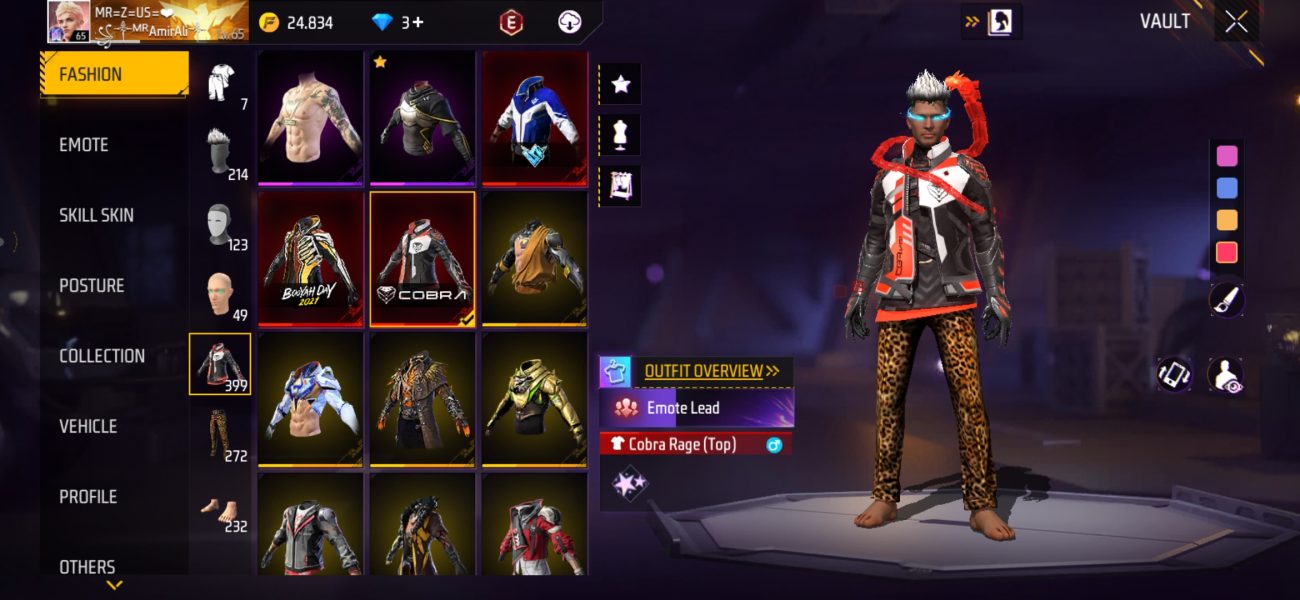Go to the Collection section
Image resolution: width=1300 pixels, height=600 pixels.
coord(101,356)
